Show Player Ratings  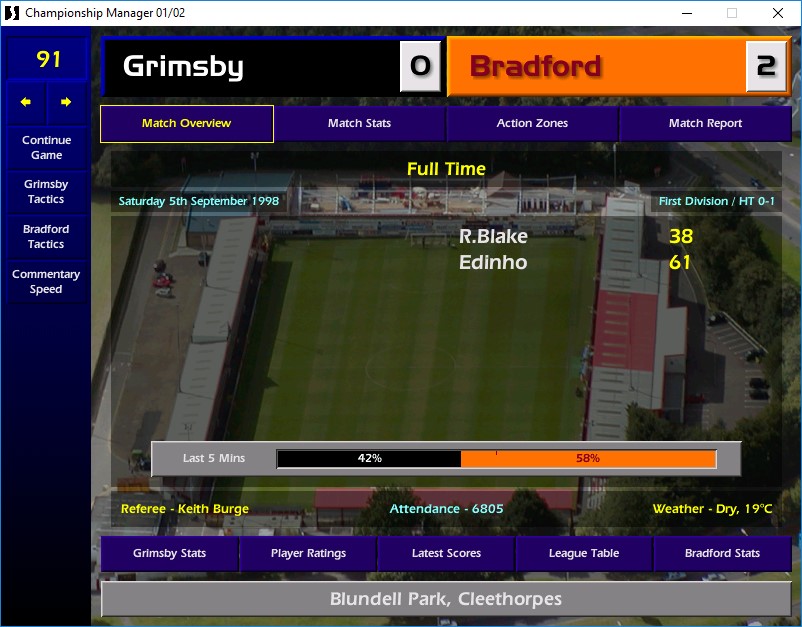308,553
